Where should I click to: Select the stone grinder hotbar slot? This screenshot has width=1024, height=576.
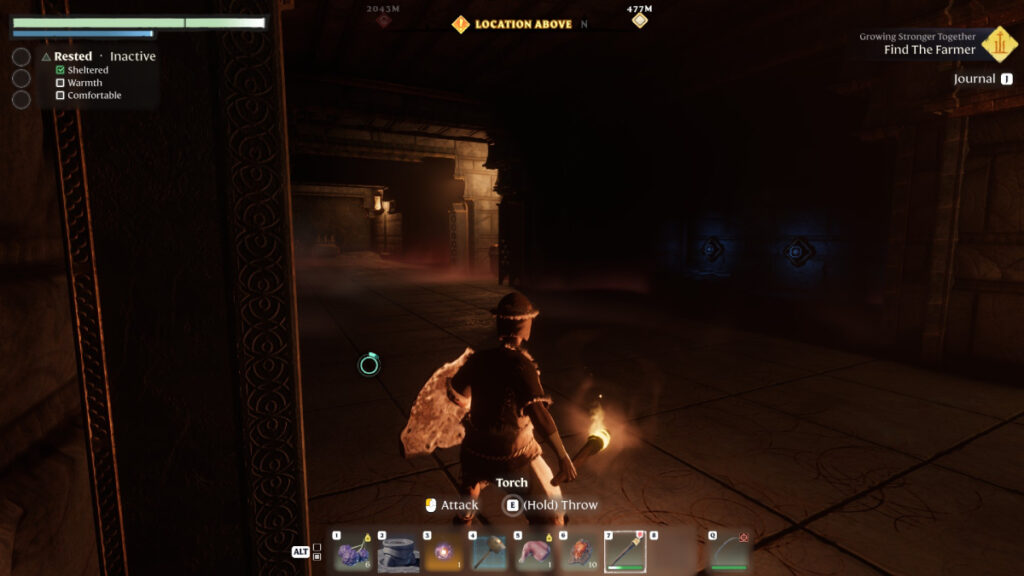click(397, 551)
